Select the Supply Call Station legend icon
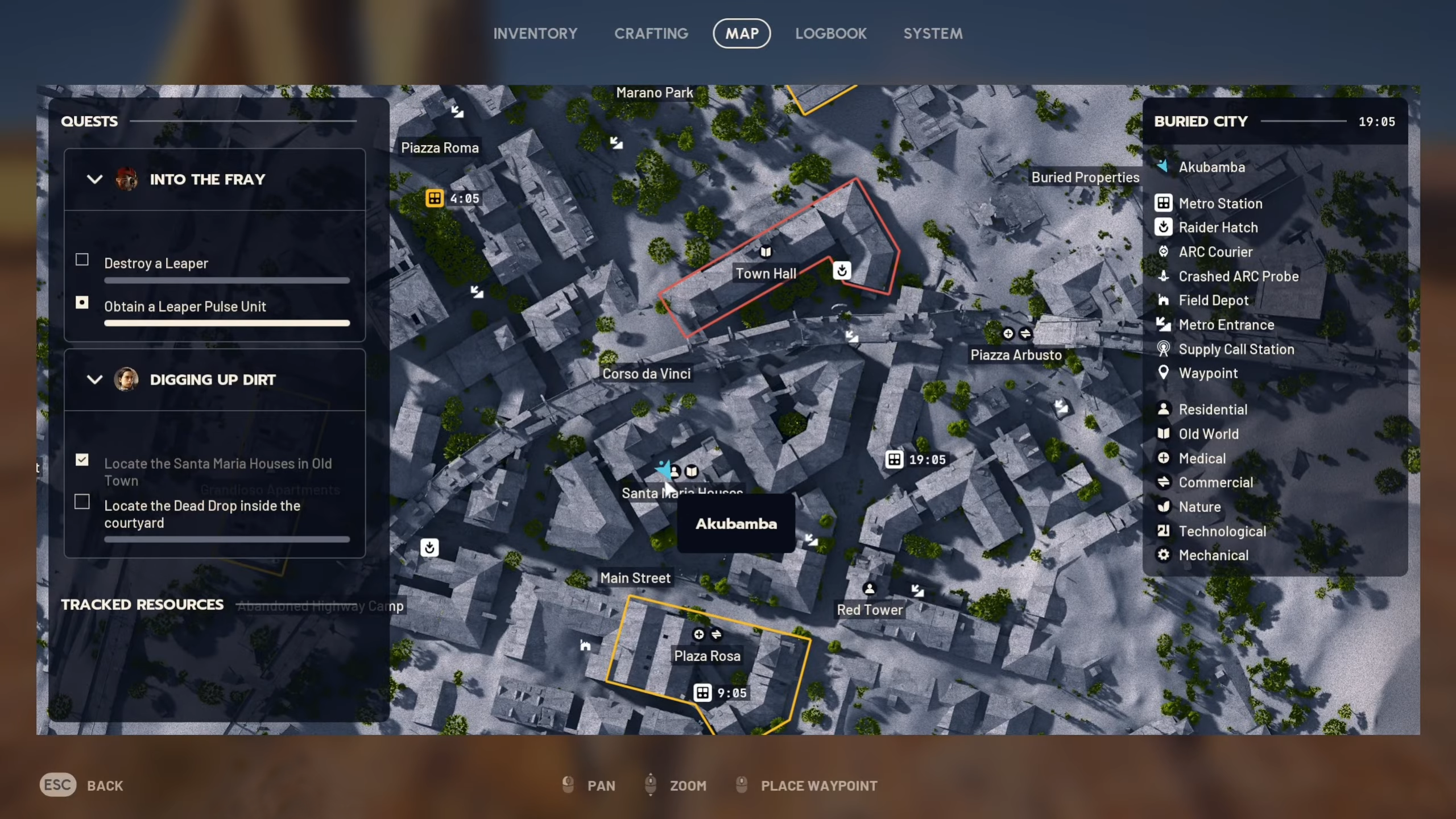This screenshot has height=819, width=1456. pyautogui.click(x=1164, y=349)
